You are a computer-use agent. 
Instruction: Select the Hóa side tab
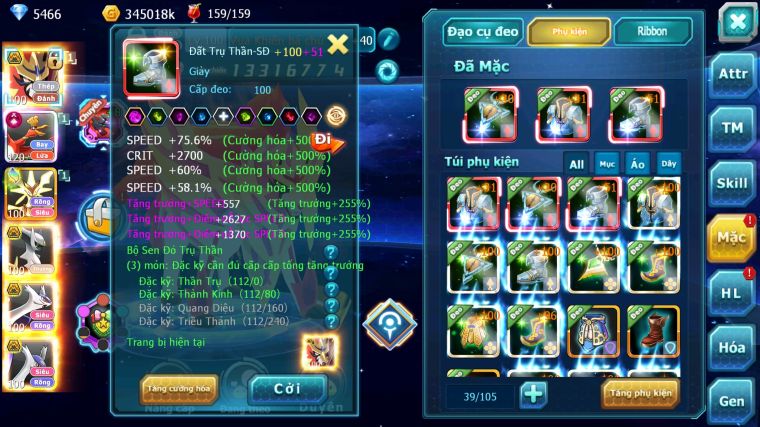(x=731, y=347)
